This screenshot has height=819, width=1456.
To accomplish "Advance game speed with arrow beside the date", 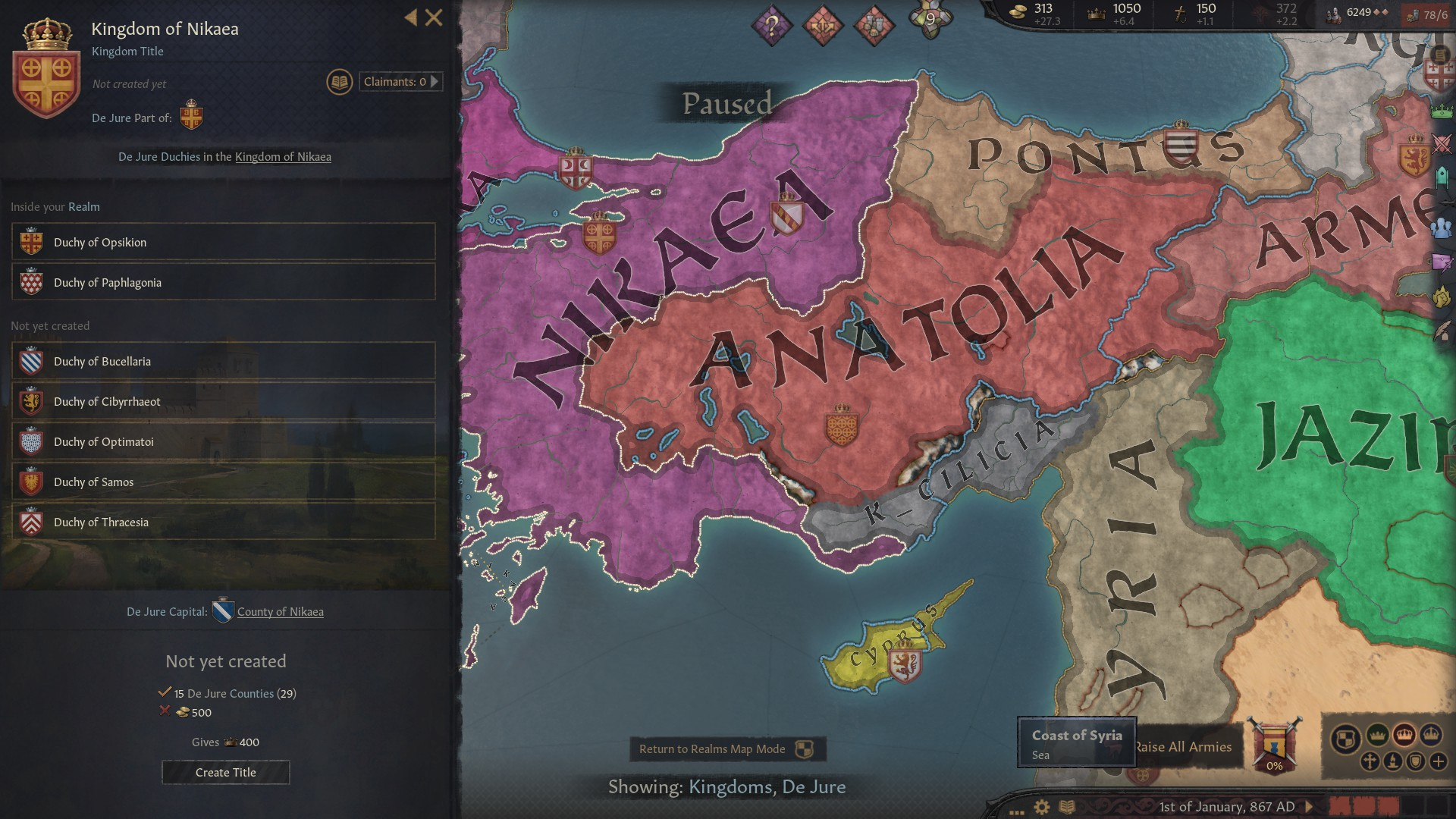I will pos(1309,807).
